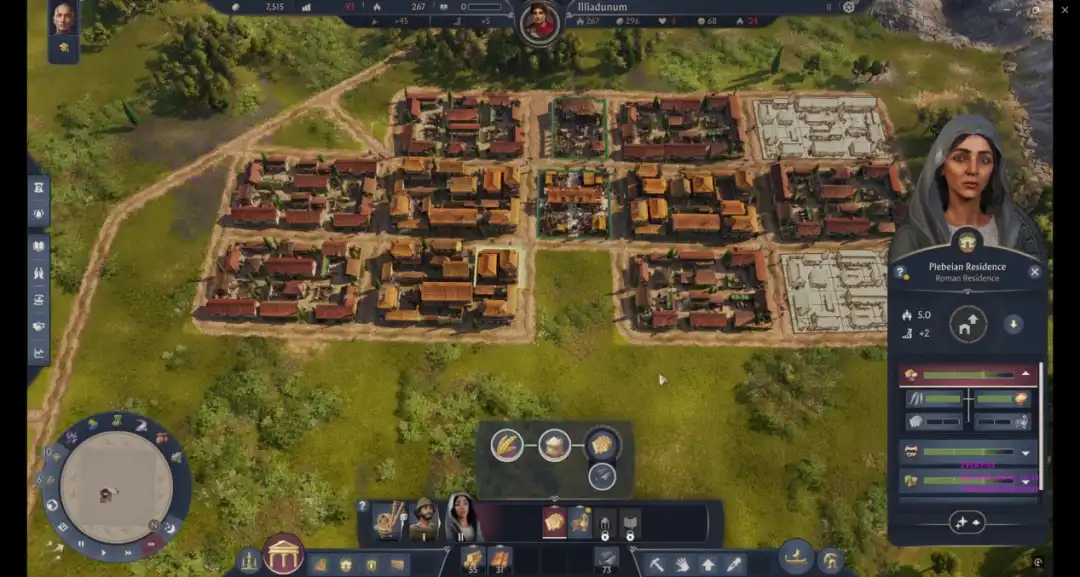Select the bearded man with hat portrait
This screenshot has width=1080, height=577.
(x=425, y=518)
